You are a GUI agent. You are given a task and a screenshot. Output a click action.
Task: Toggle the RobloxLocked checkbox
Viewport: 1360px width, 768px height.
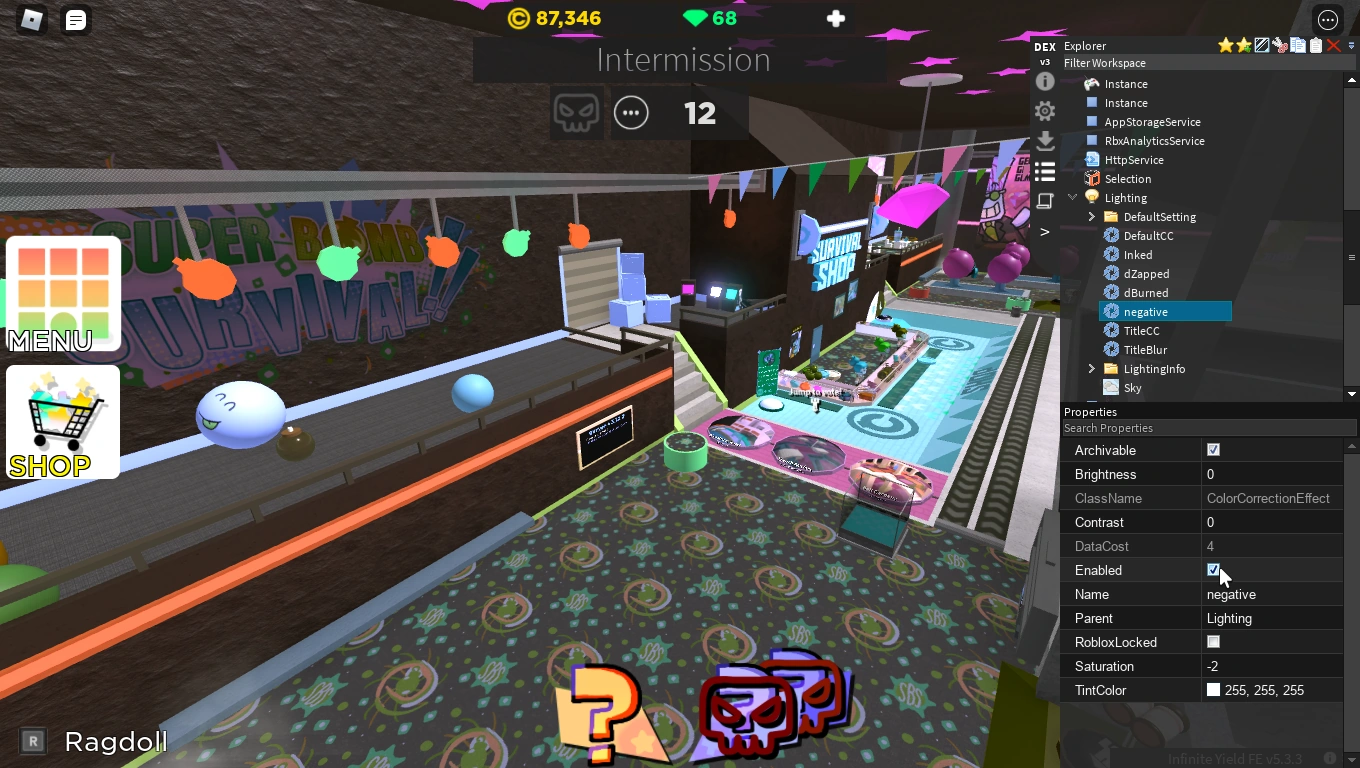[1213, 641]
